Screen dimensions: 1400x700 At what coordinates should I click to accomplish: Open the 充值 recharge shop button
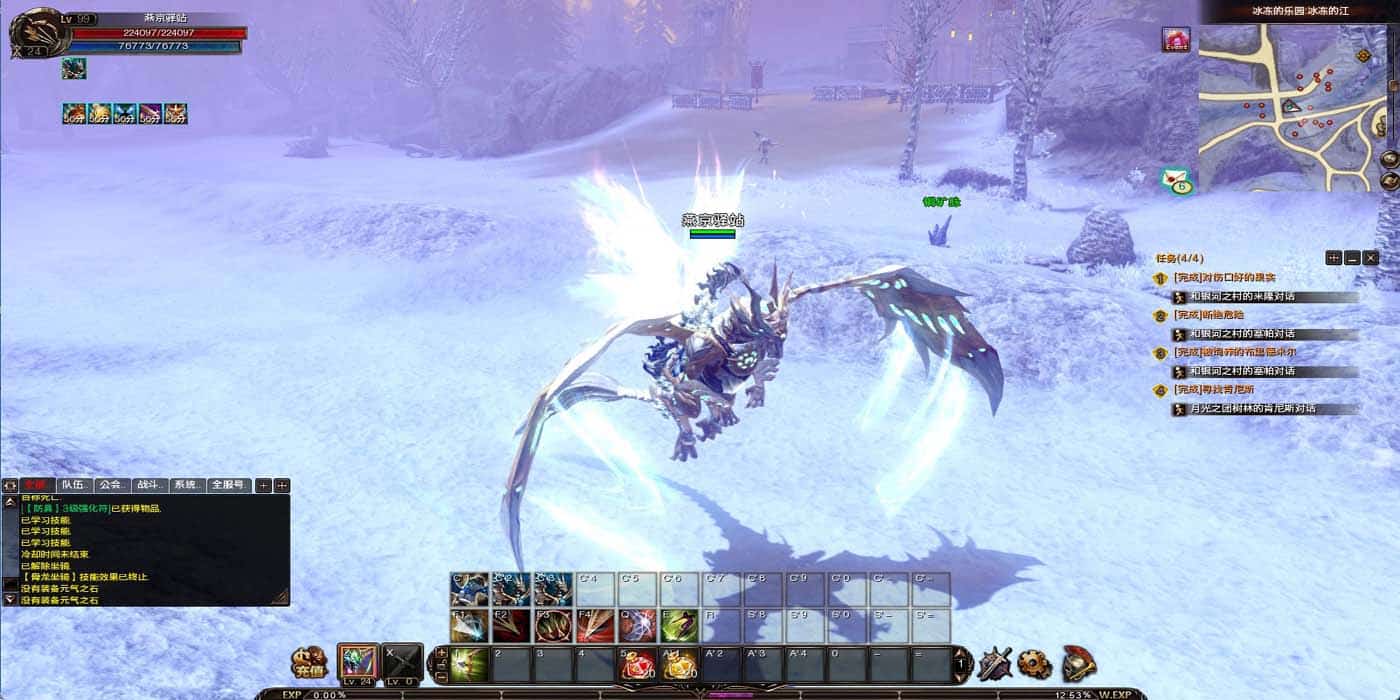point(308,662)
